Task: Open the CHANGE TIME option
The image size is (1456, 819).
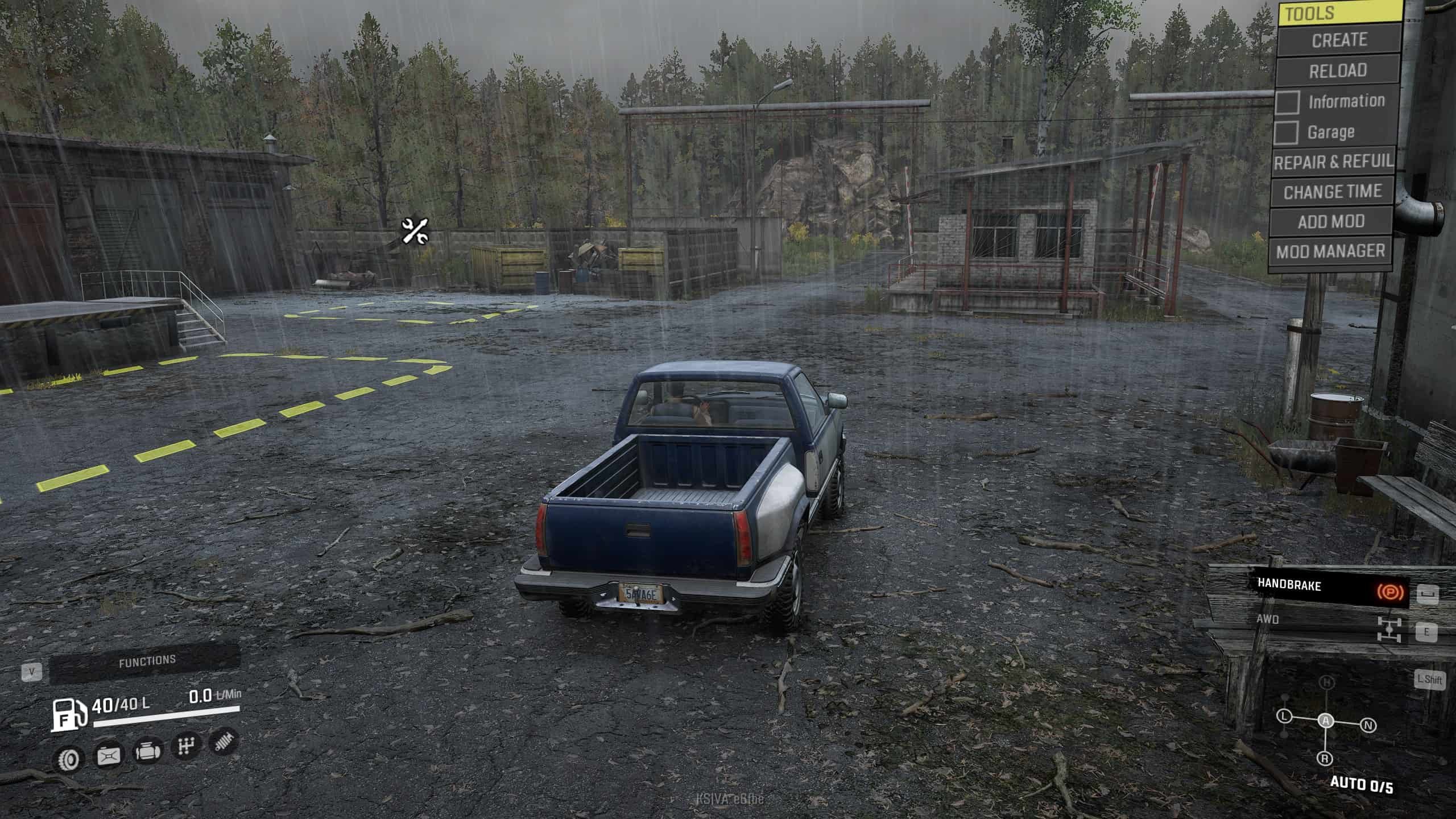Action: [x=1332, y=192]
